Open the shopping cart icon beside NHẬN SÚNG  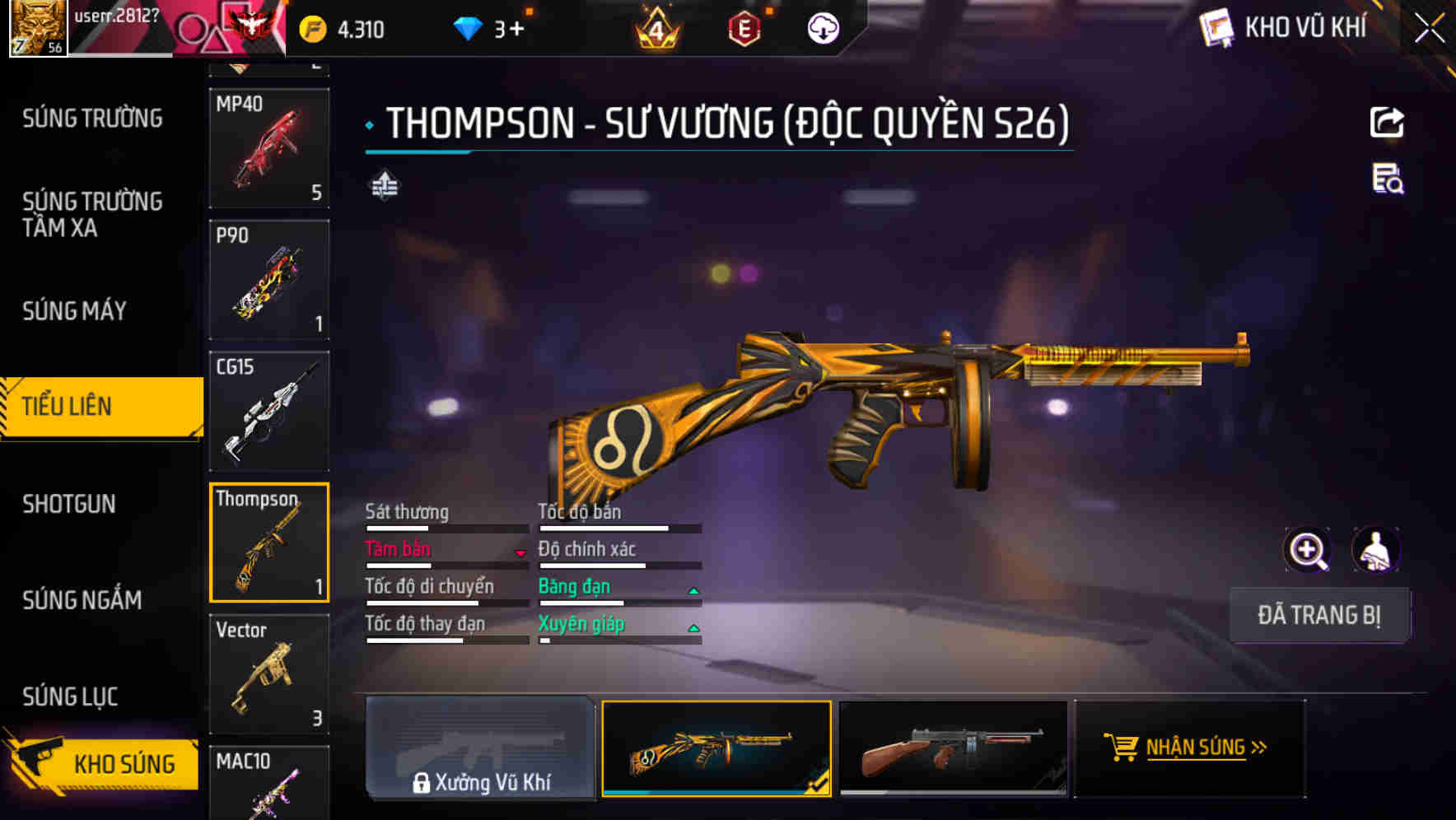[x=1122, y=748]
